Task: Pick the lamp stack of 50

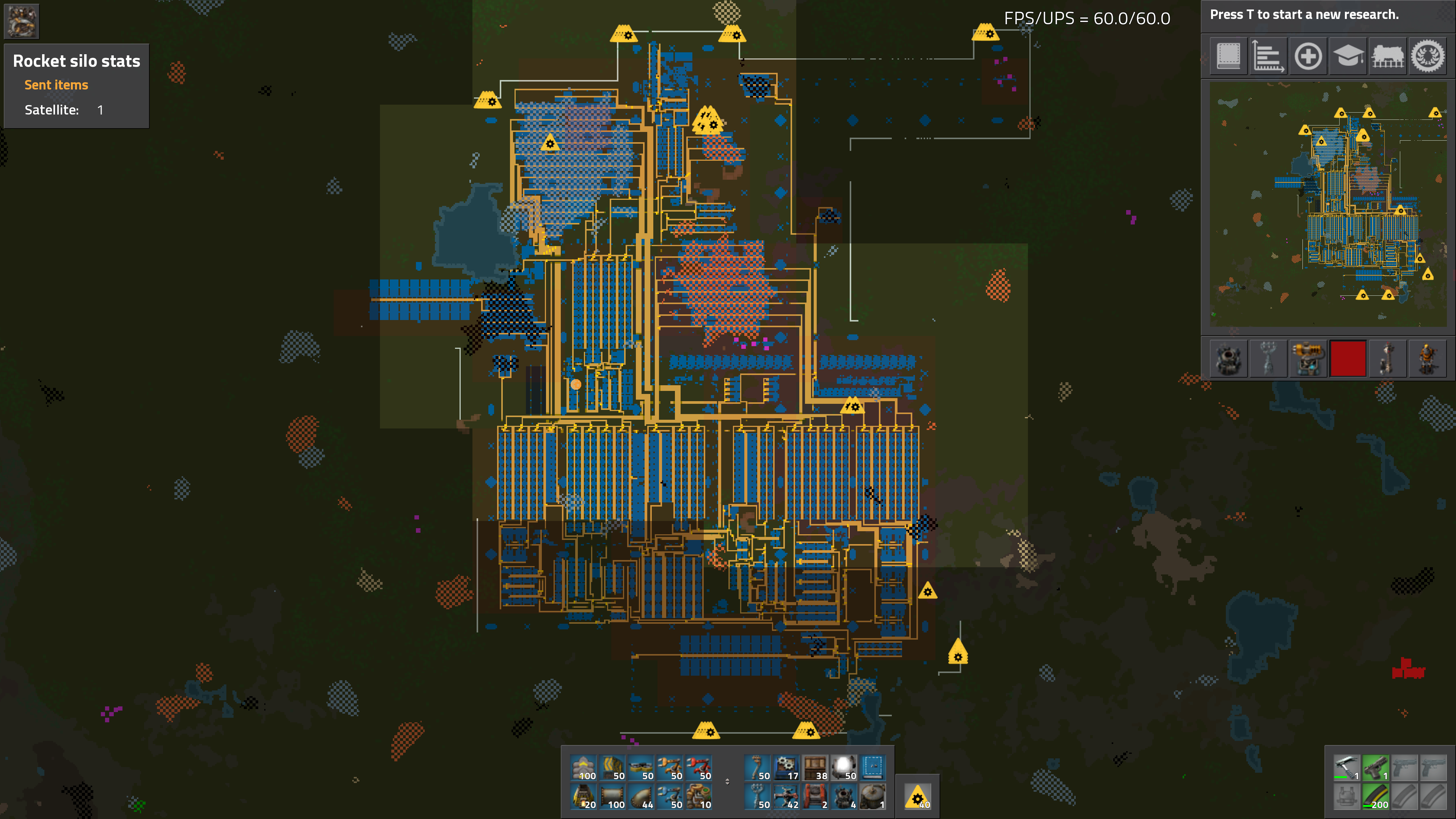Action: (843, 768)
